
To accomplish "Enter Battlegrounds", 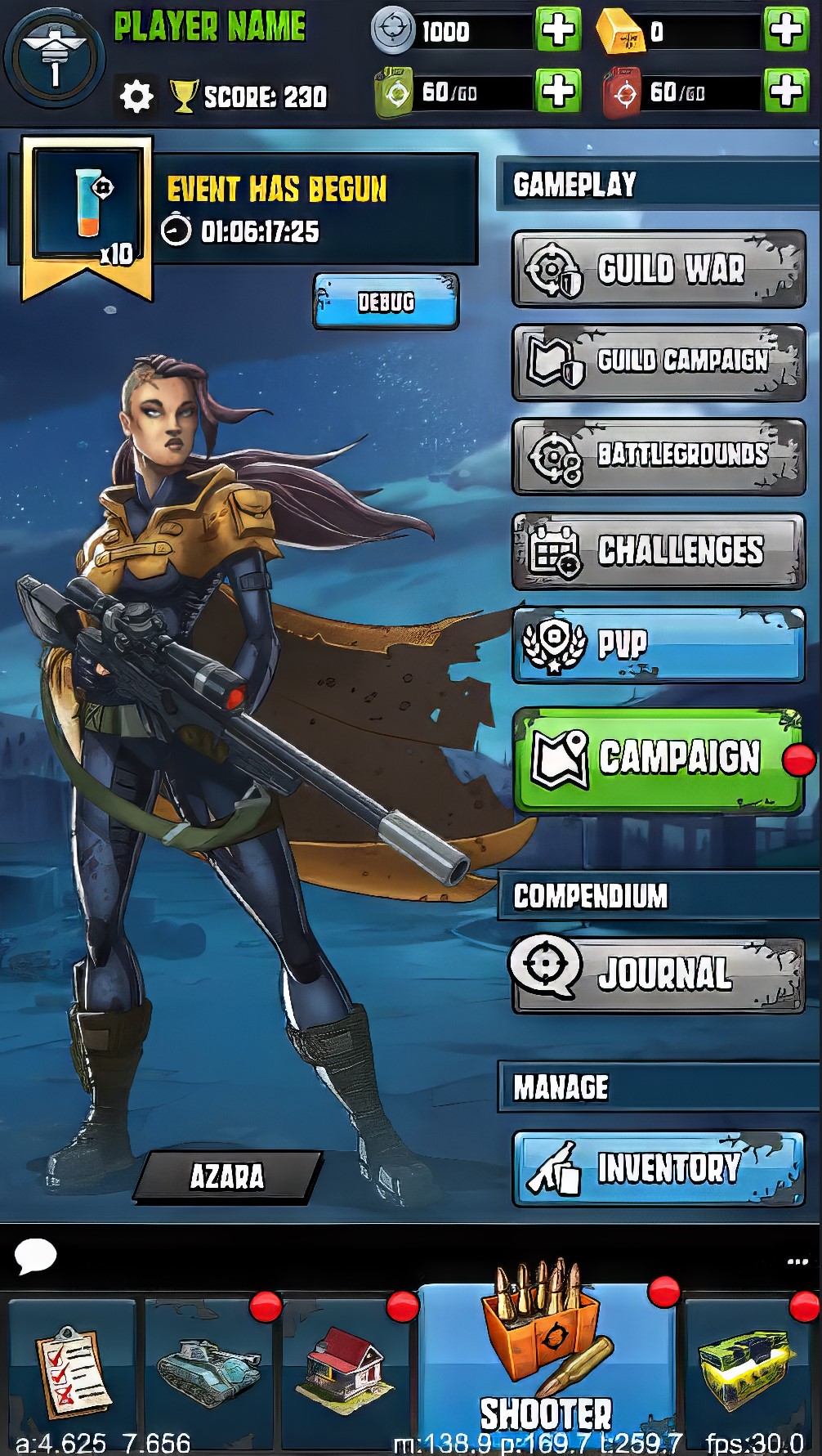I will click(659, 456).
